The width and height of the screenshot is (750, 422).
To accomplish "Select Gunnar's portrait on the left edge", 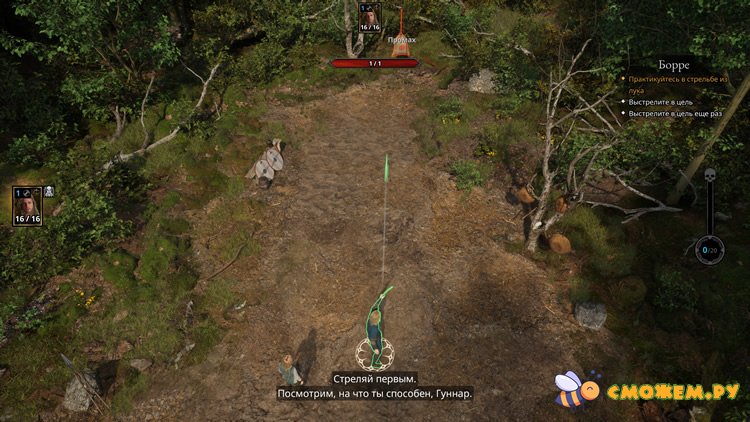I will [27, 203].
